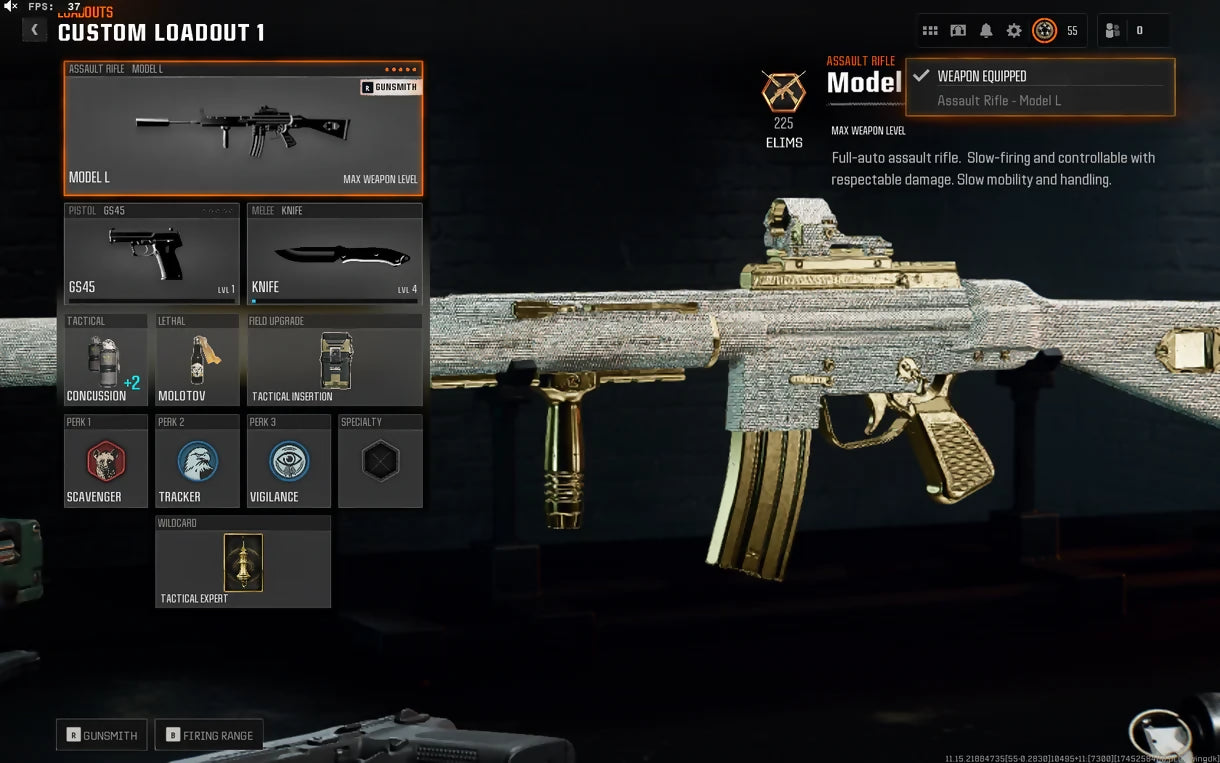
Task: Go back using the top-left arrow
Action: [x=34, y=30]
